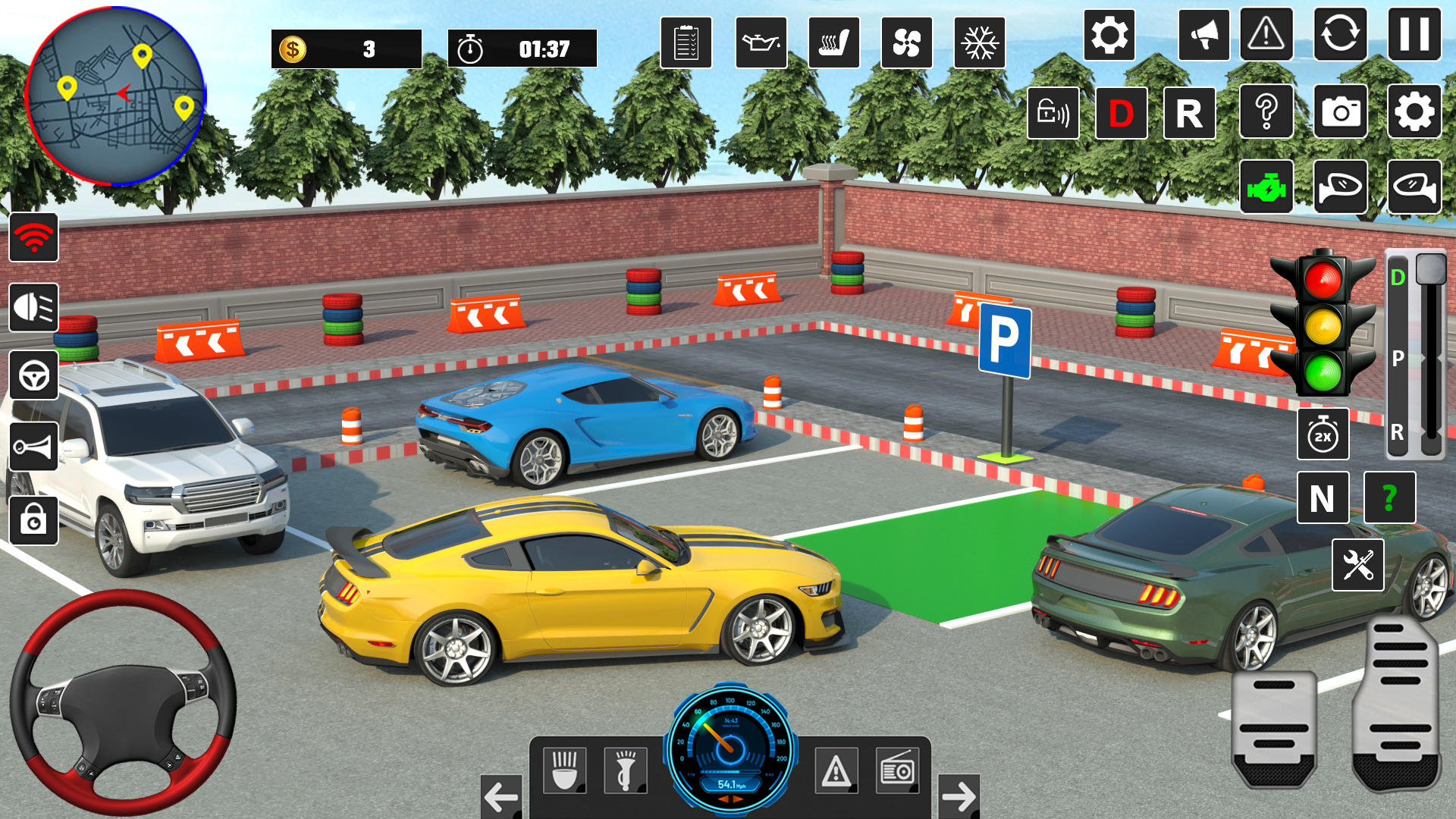Sound the megaphone horn button
This screenshot has width=1456, height=819.
(x=1203, y=35)
